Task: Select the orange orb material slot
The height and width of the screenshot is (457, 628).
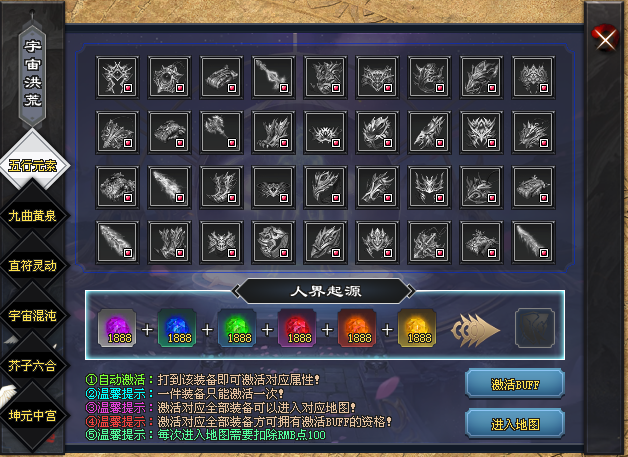Action: click(x=358, y=327)
